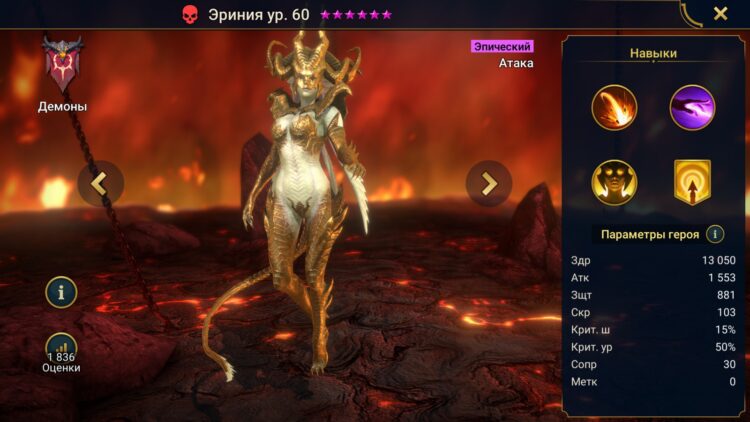Open the Оценки ratings button
Viewport: 750px width, 422px height.
point(61,352)
